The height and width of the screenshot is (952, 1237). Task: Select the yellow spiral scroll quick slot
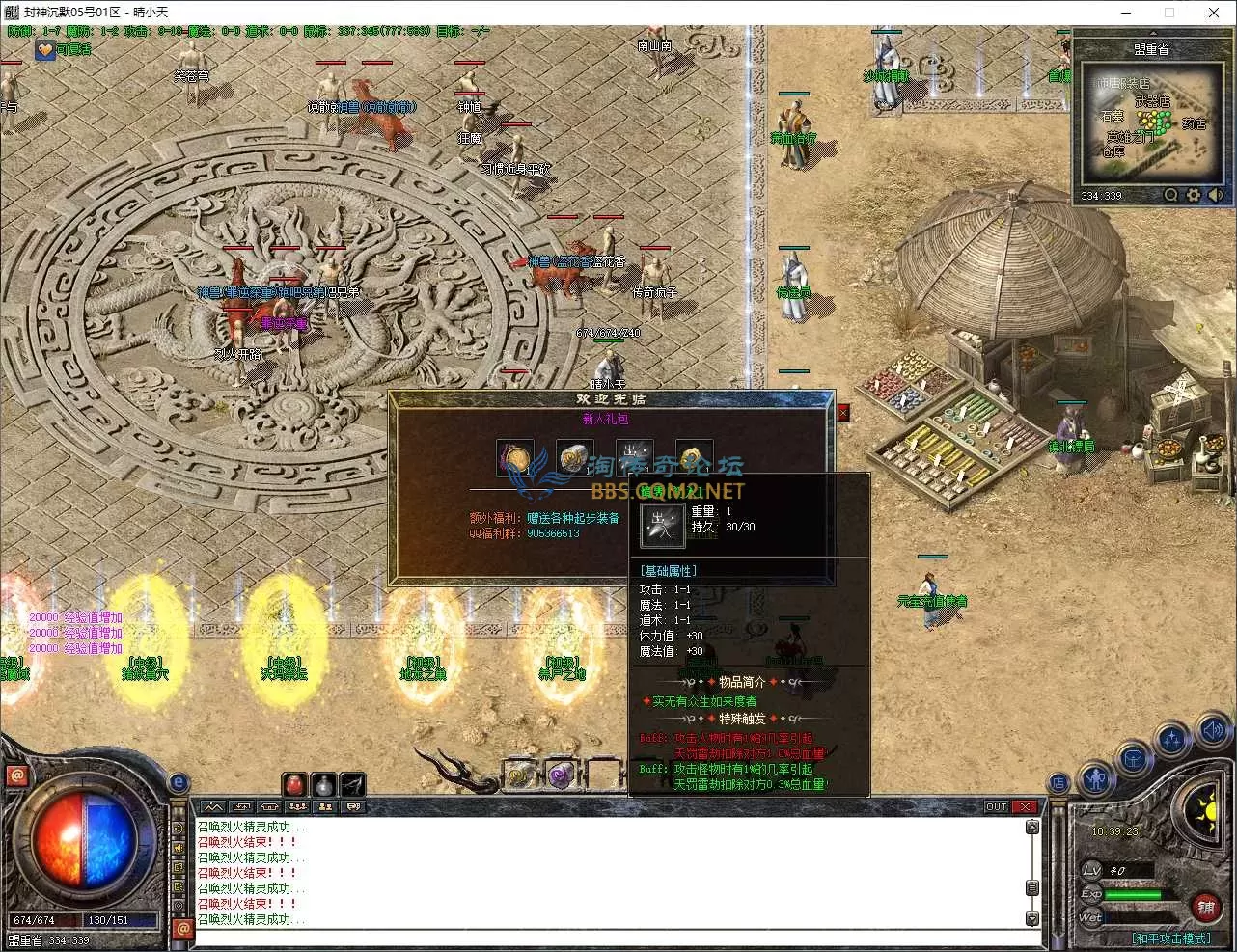(x=519, y=775)
